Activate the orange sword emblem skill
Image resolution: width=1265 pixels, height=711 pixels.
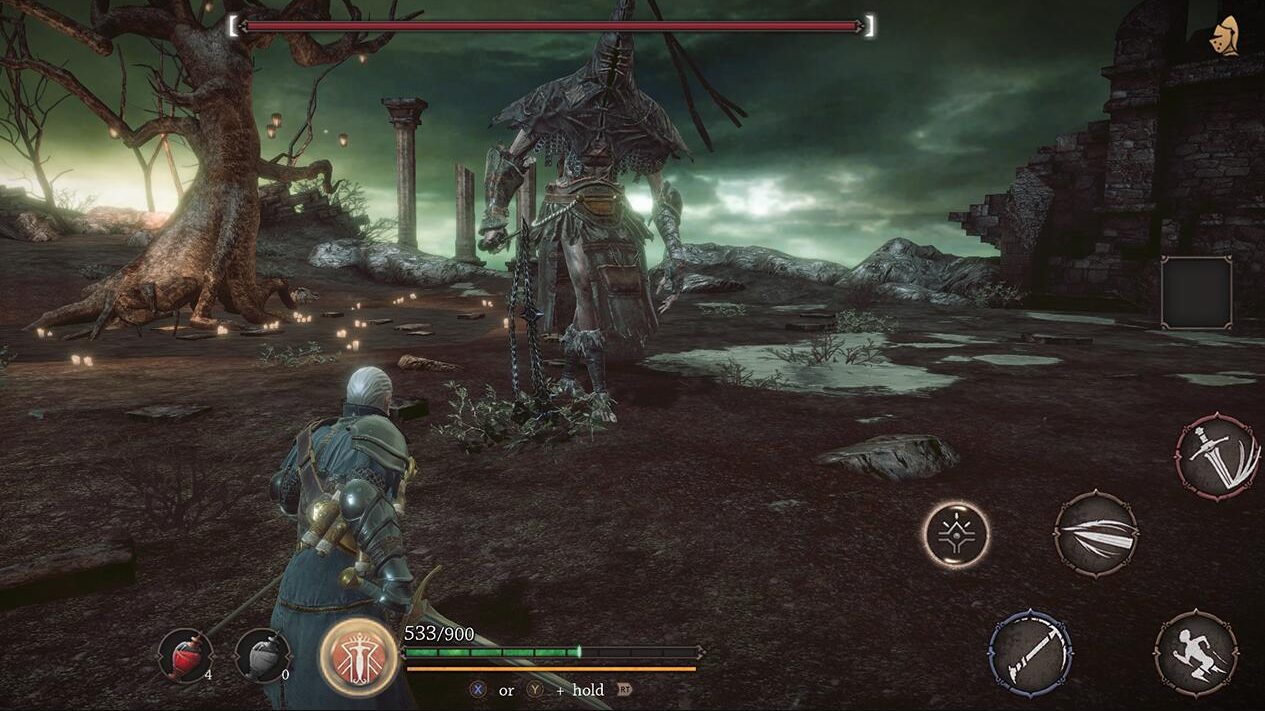[358, 656]
